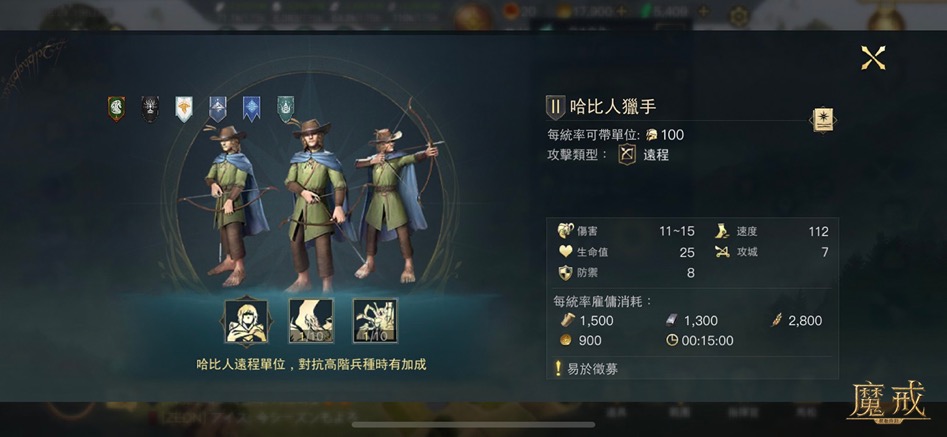947x437 pixels.
Task: Choose the dark green faction banner
Action: pyautogui.click(x=286, y=108)
